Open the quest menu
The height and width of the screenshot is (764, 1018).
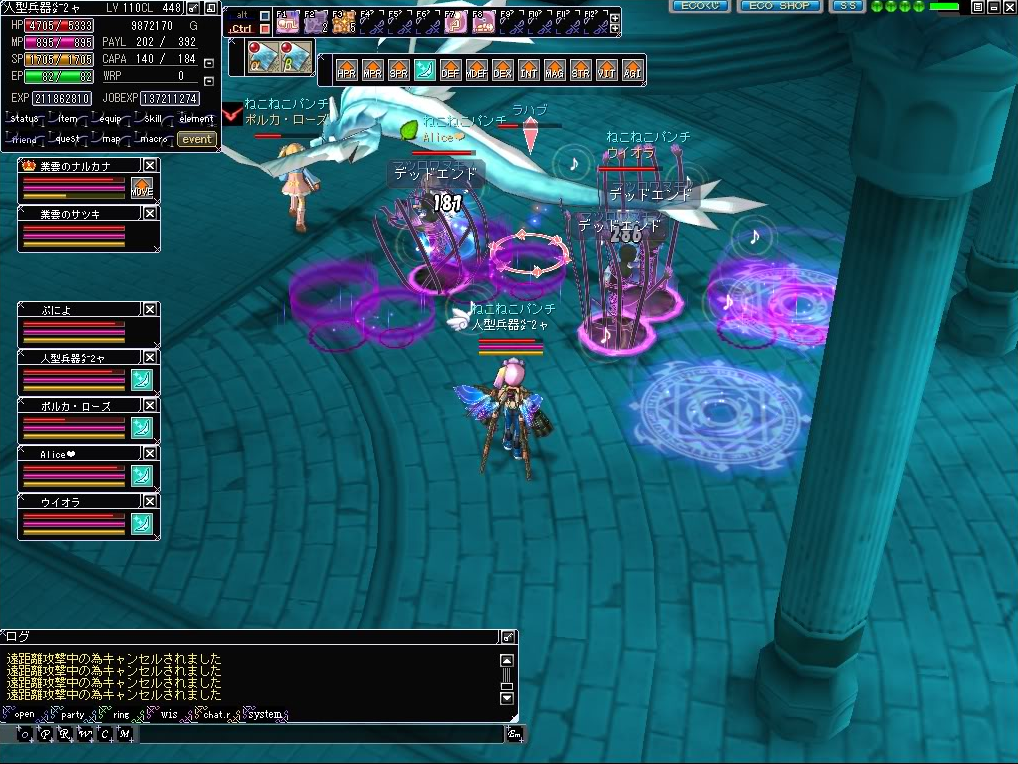pos(67,139)
